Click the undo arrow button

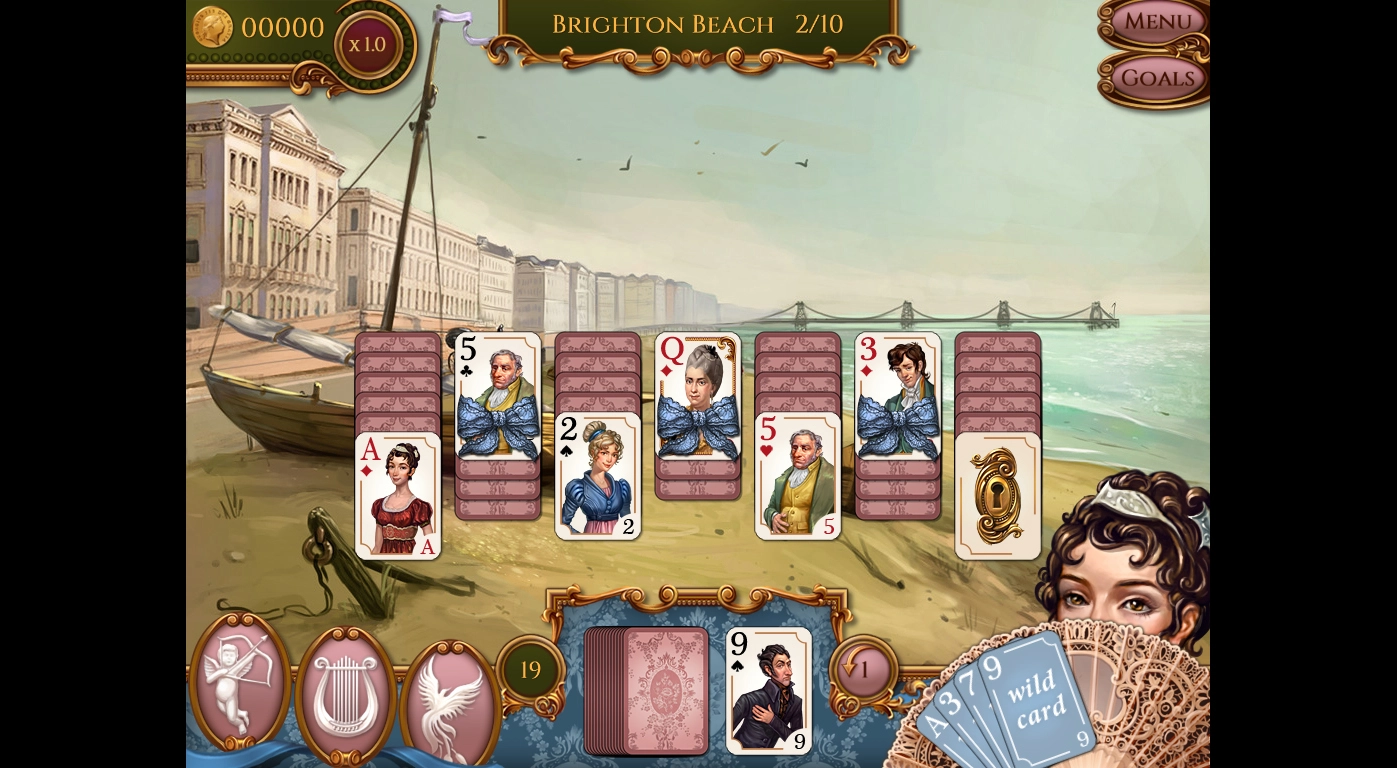(862, 669)
